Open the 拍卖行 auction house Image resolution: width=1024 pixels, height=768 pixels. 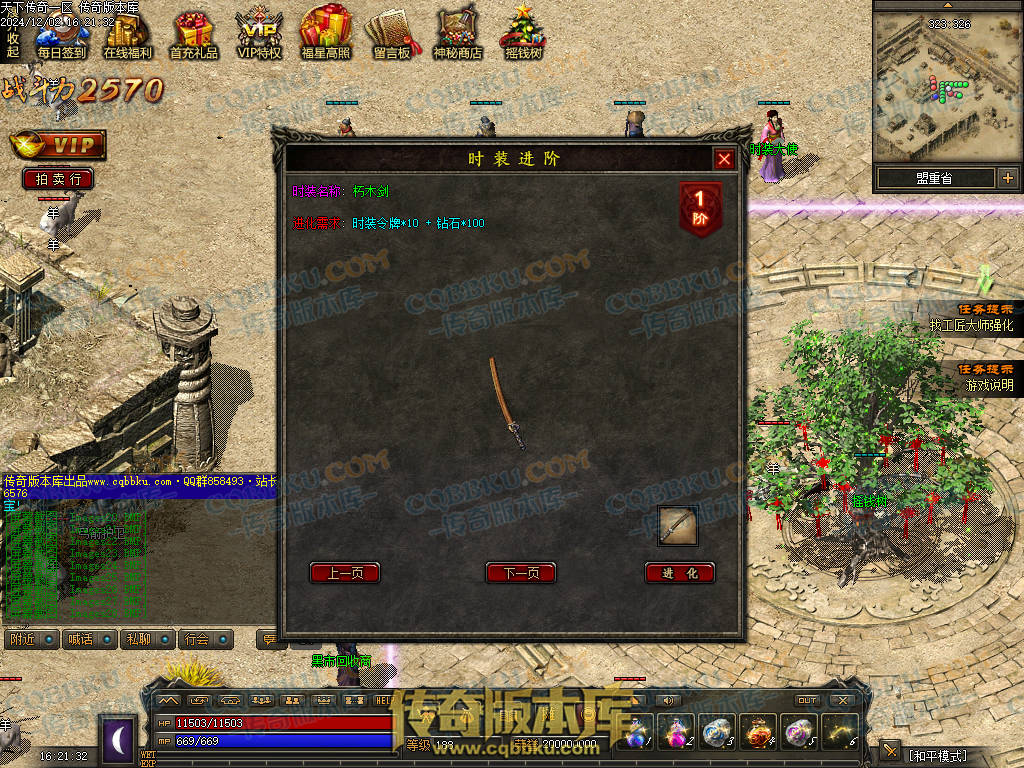pyautogui.click(x=58, y=179)
